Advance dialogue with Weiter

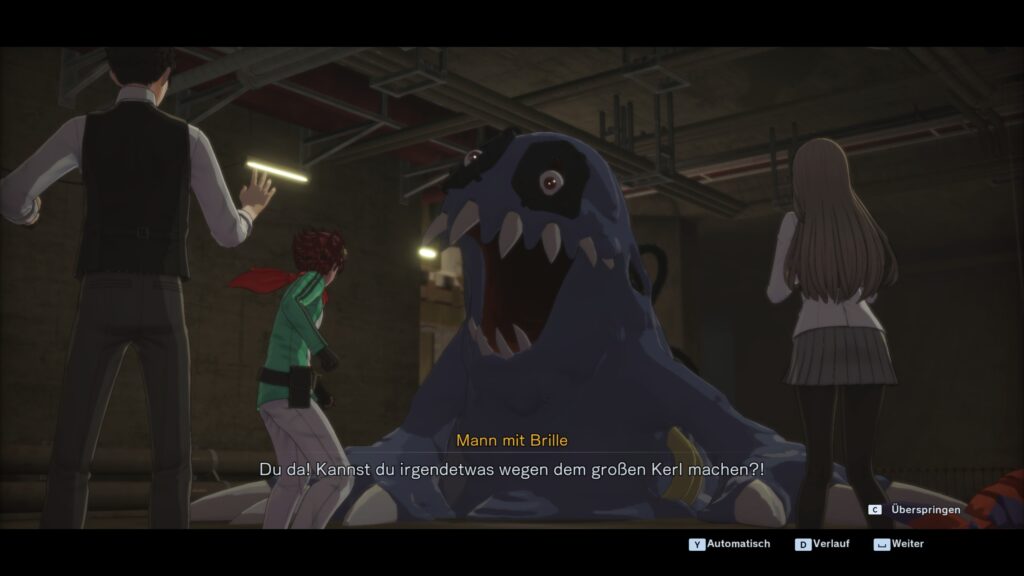[x=907, y=544]
